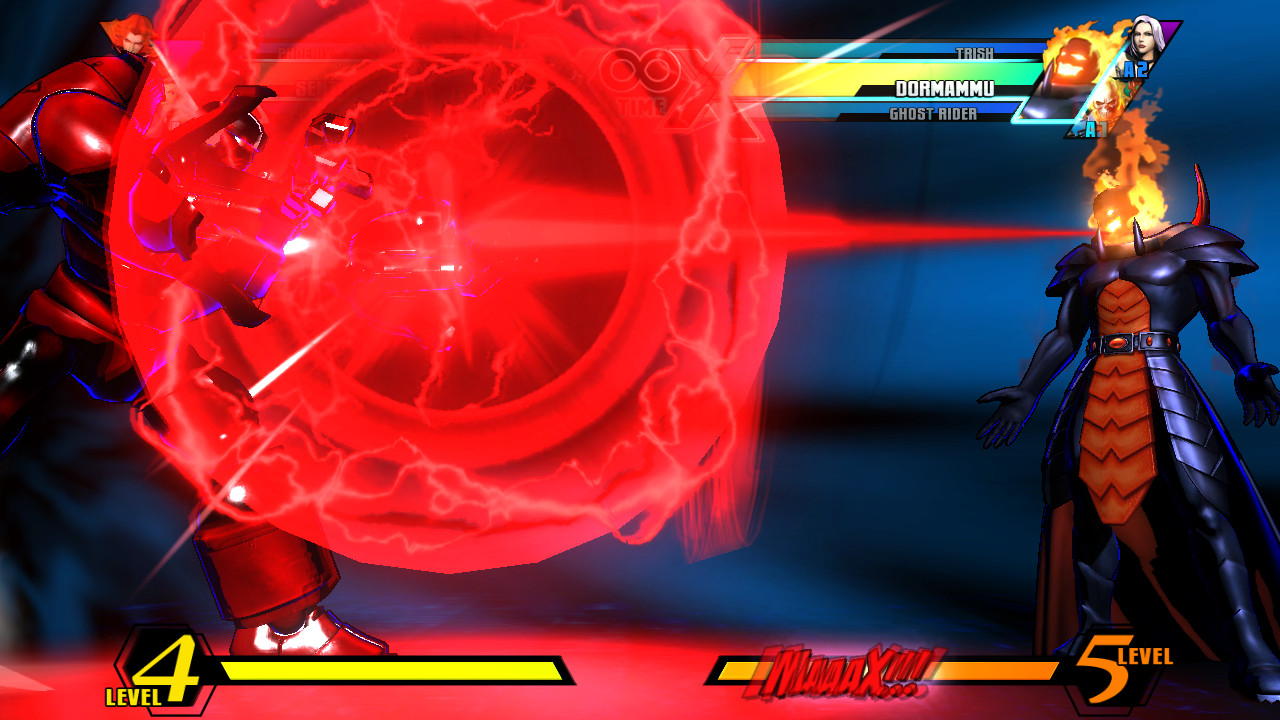Click the Dormammu nameplate

tap(946, 89)
